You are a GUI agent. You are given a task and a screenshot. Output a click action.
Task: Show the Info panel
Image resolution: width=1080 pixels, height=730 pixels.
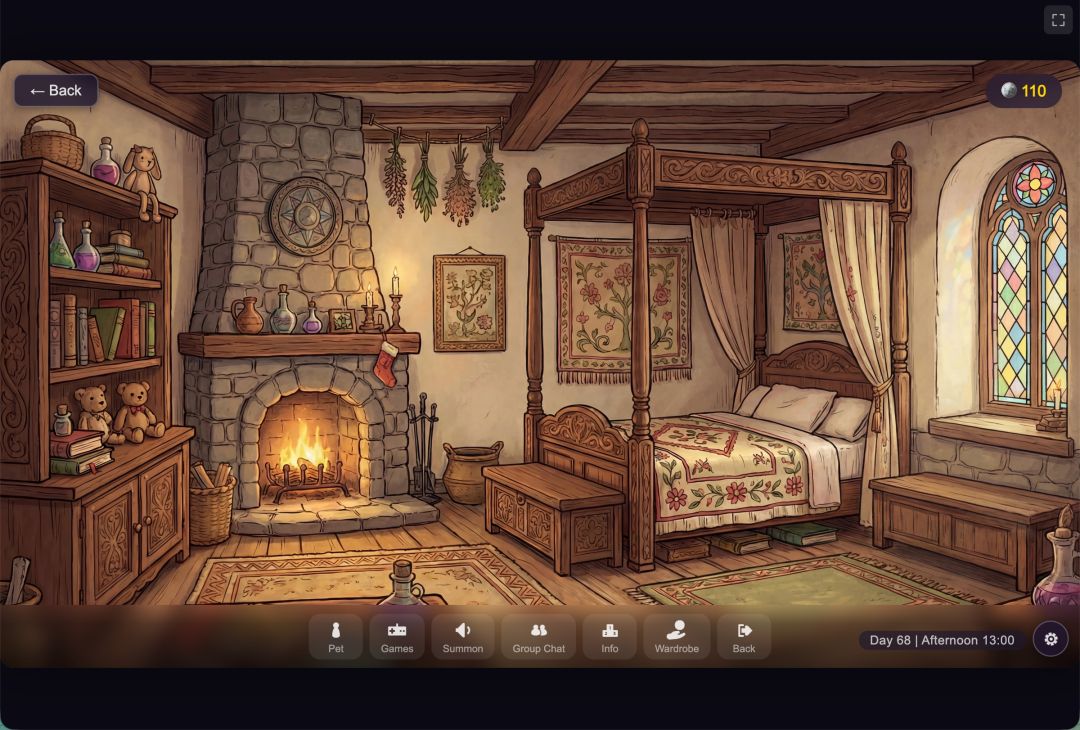point(610,637)
